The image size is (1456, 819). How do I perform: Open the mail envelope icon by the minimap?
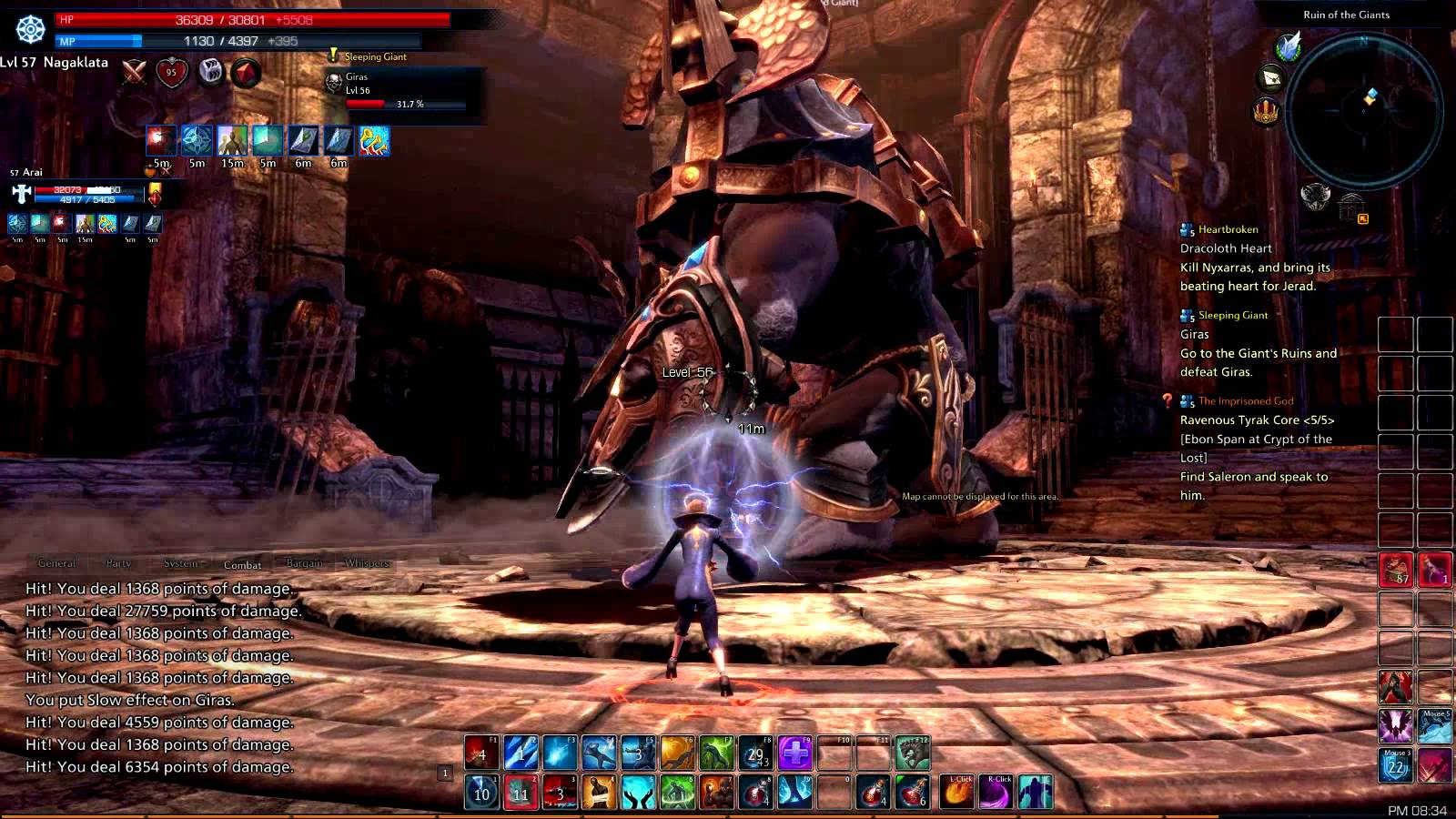1271,77
